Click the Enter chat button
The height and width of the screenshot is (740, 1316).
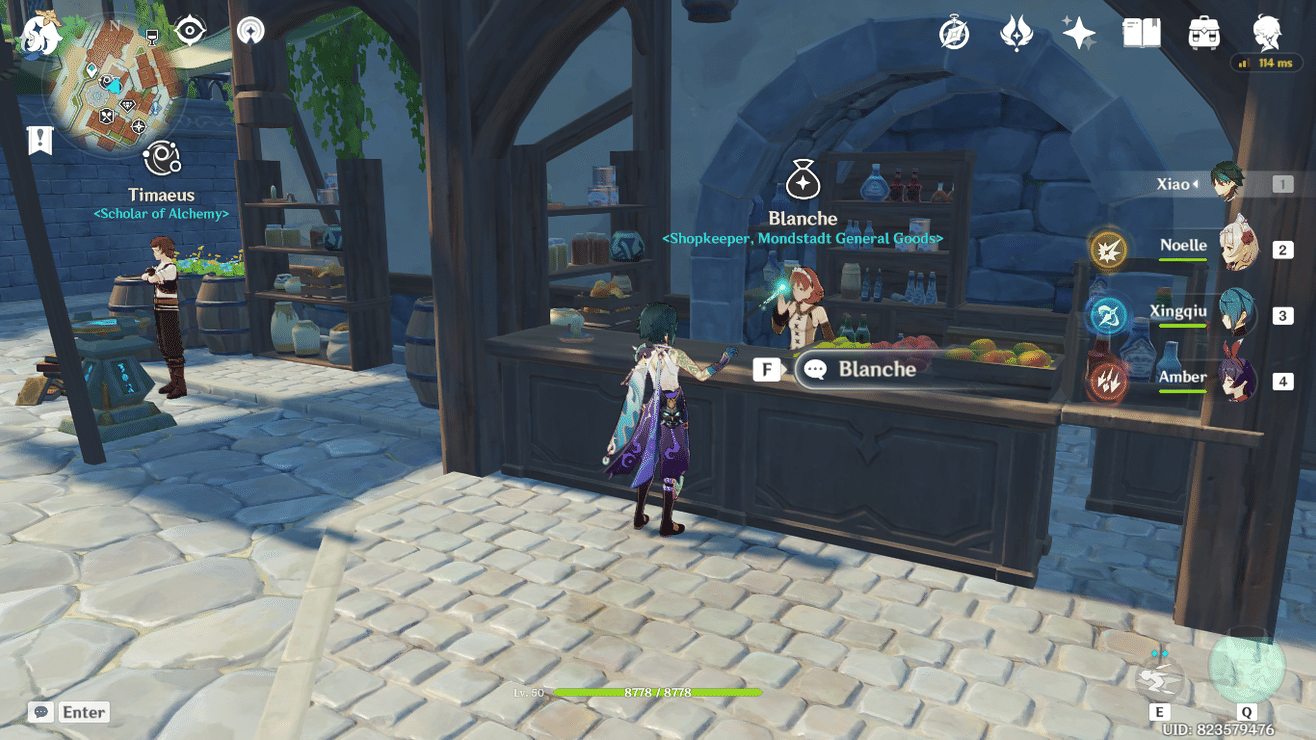point(84,711)
